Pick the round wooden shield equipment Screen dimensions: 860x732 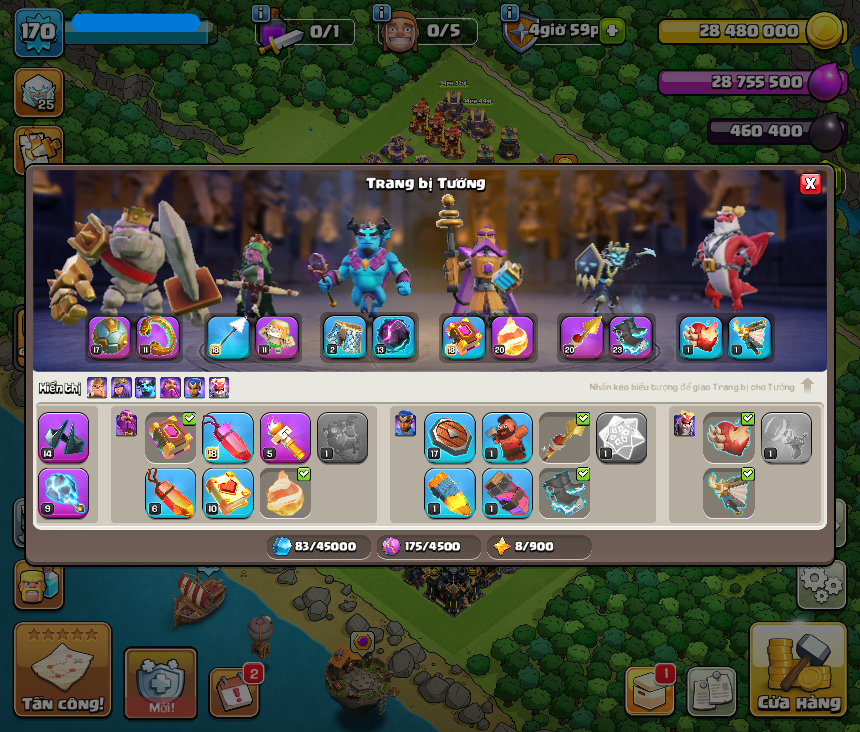coord(449,437)
